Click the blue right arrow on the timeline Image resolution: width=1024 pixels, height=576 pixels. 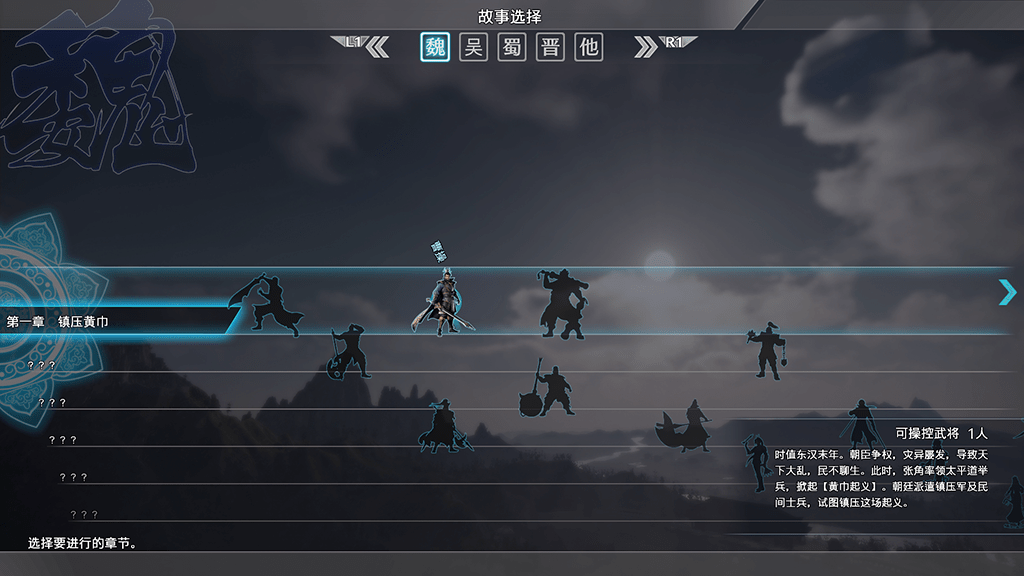(x=1007, y=292)
